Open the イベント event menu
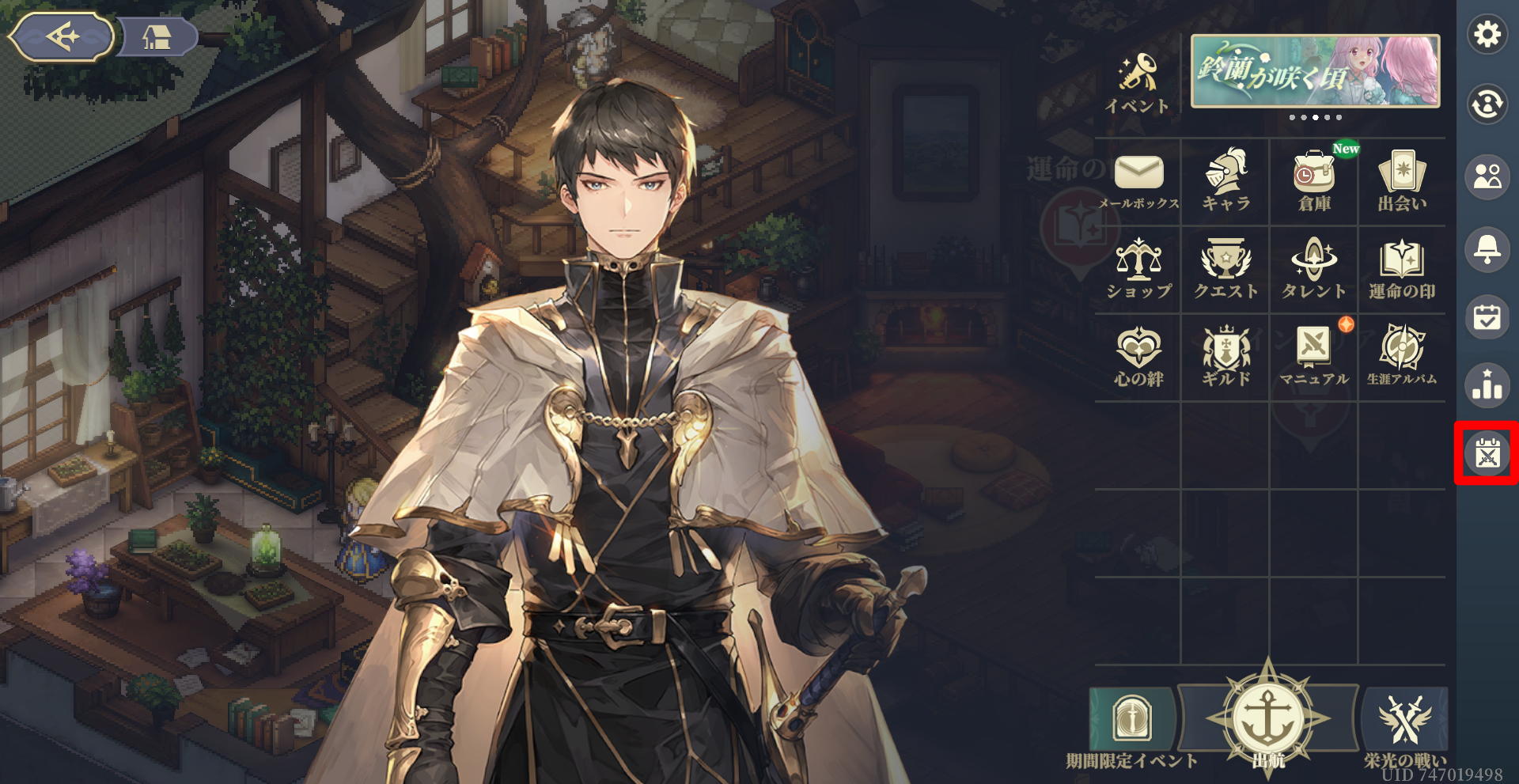 point(1138,83)
